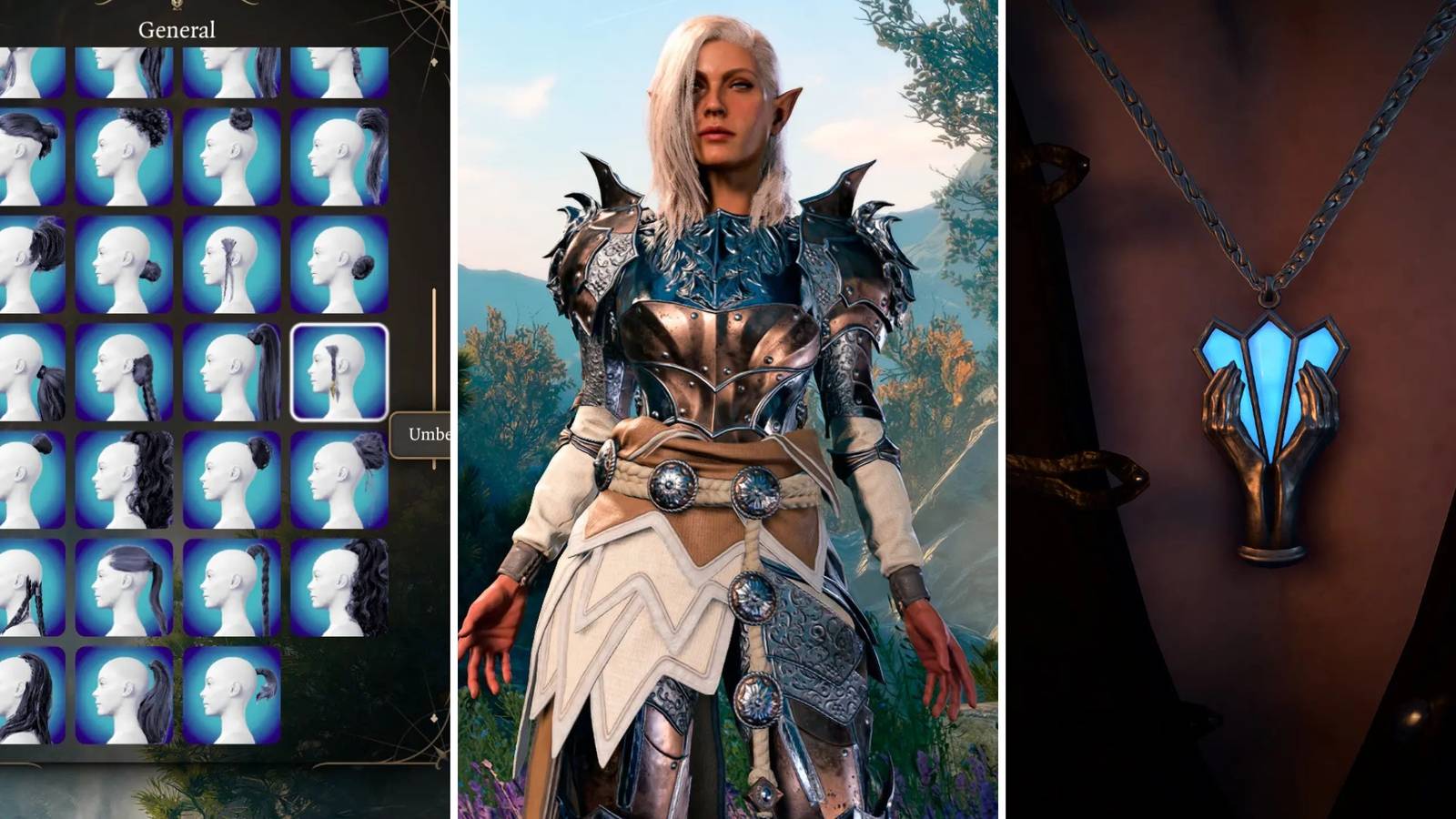This screenshot has width=1456, height=819.
Task: Pick the long wavy hair thumbnail
Action: (x=123, y=482)
